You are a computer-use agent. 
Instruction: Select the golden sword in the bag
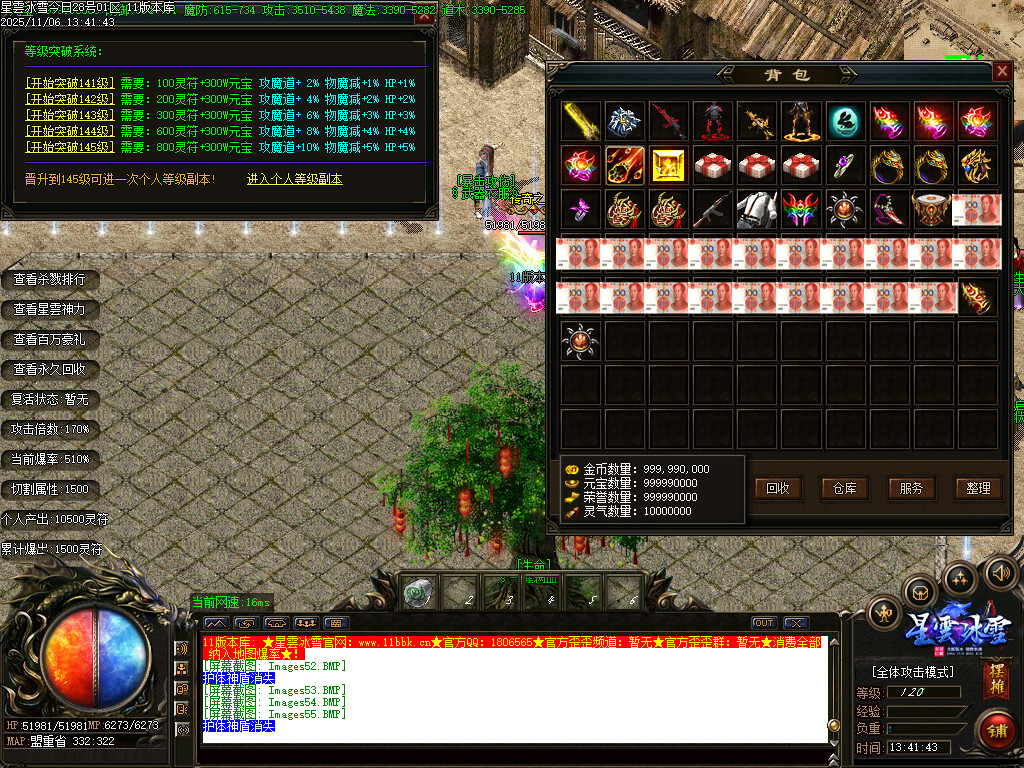581,121
